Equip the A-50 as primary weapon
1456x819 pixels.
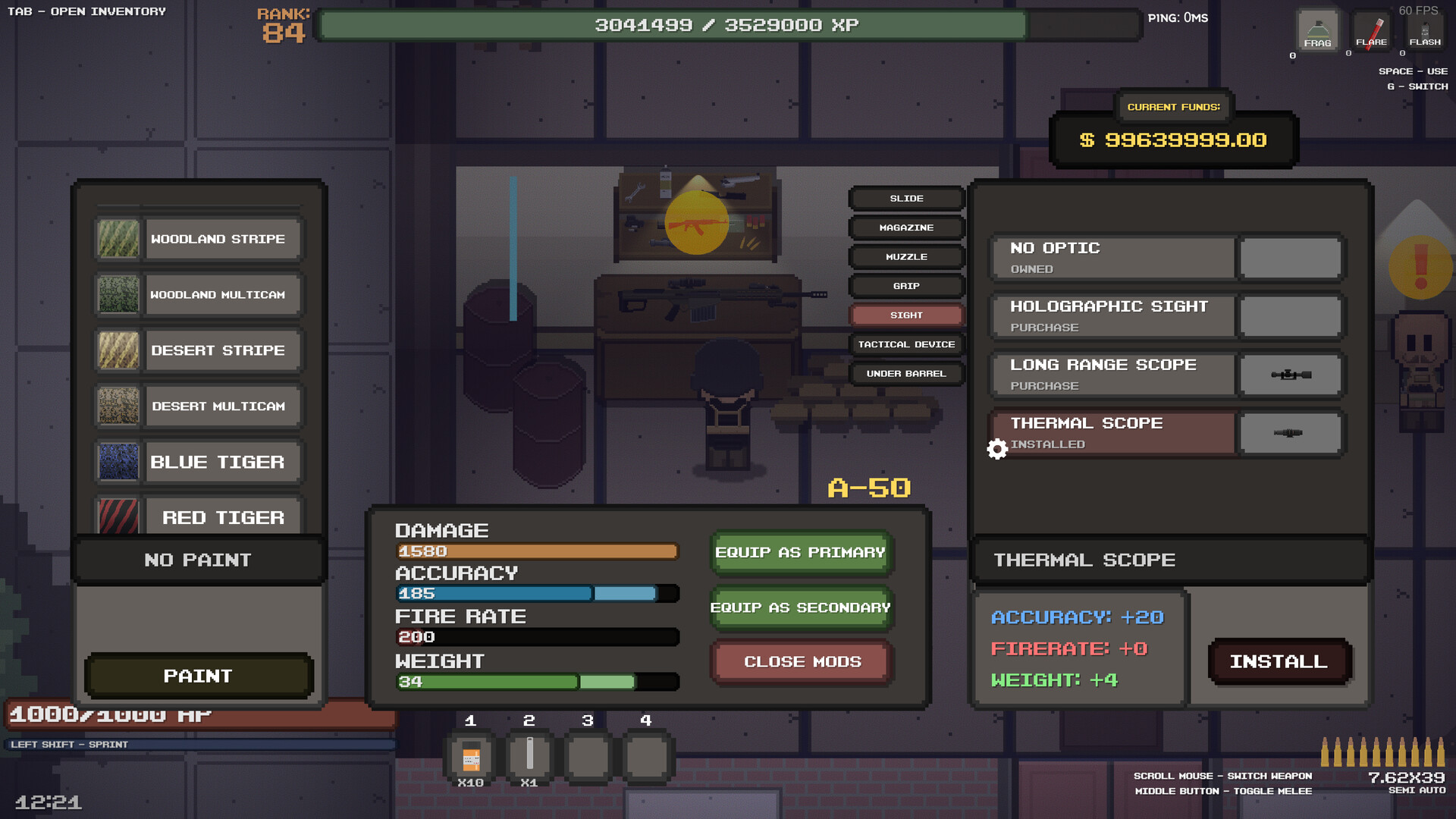coord(801,553)
